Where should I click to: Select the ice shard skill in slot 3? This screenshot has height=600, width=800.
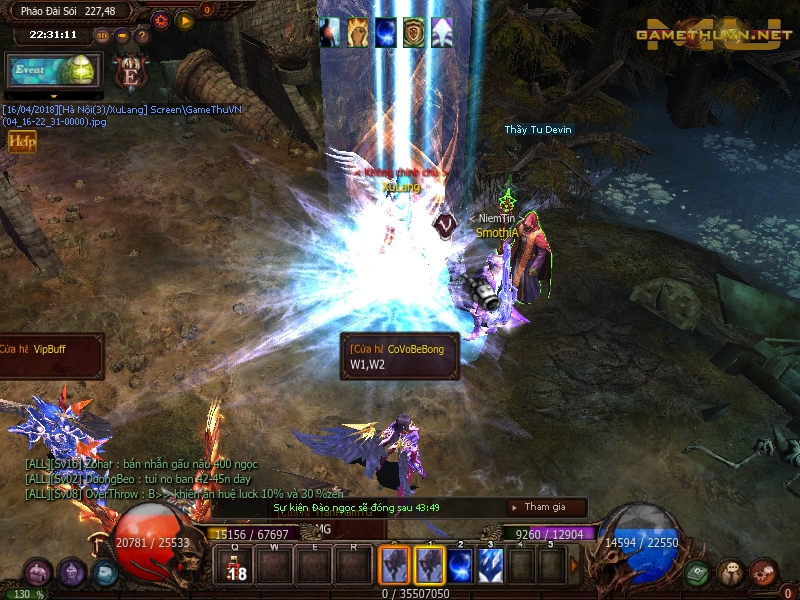click(x=490, y=566)
